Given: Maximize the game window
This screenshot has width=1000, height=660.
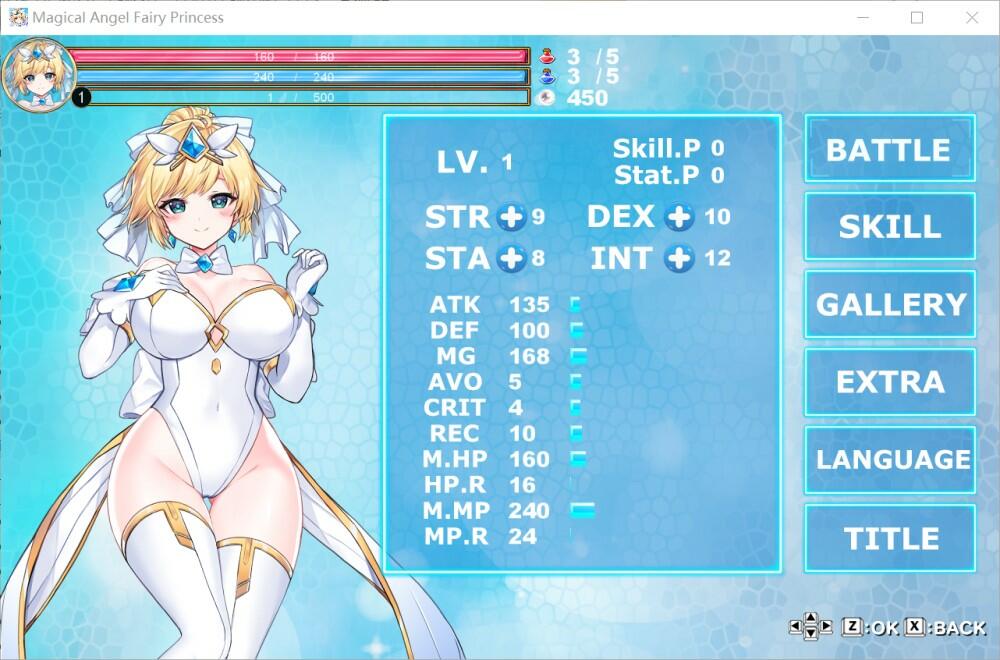Looking at the screenshot, I should point(917,18).
